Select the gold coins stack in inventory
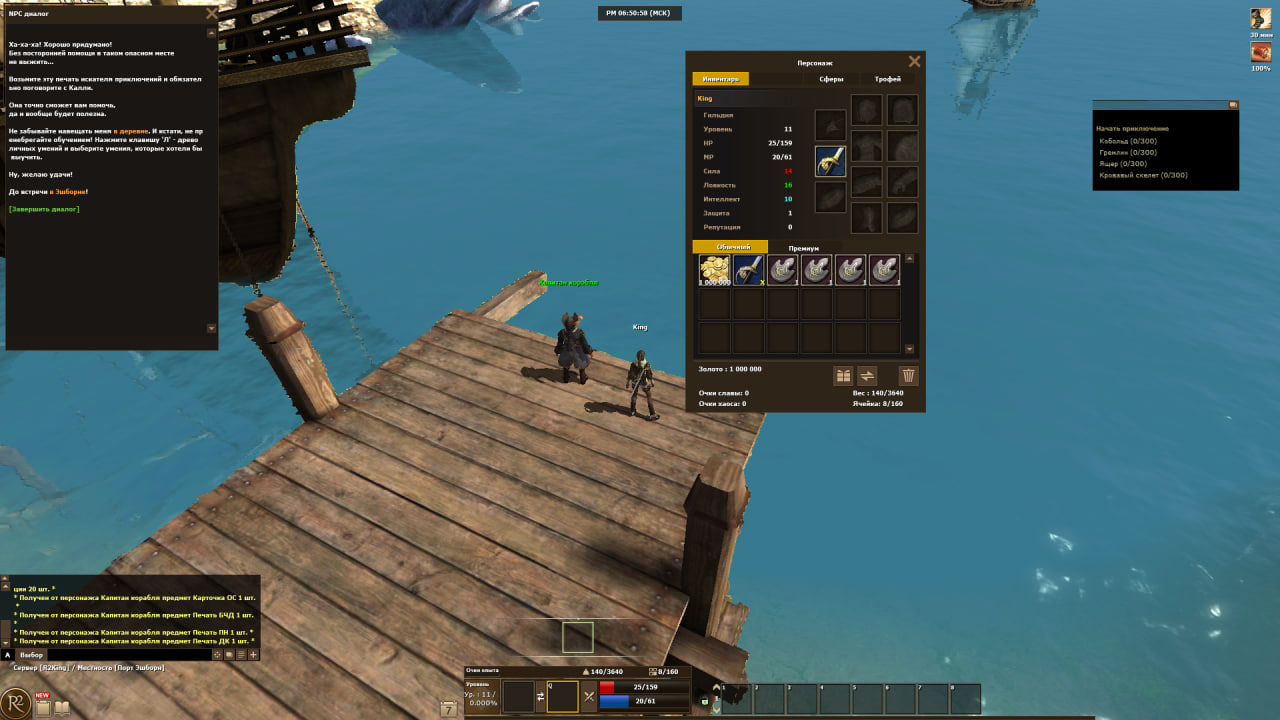This screenshot has height=720, width=1280. 714,270
